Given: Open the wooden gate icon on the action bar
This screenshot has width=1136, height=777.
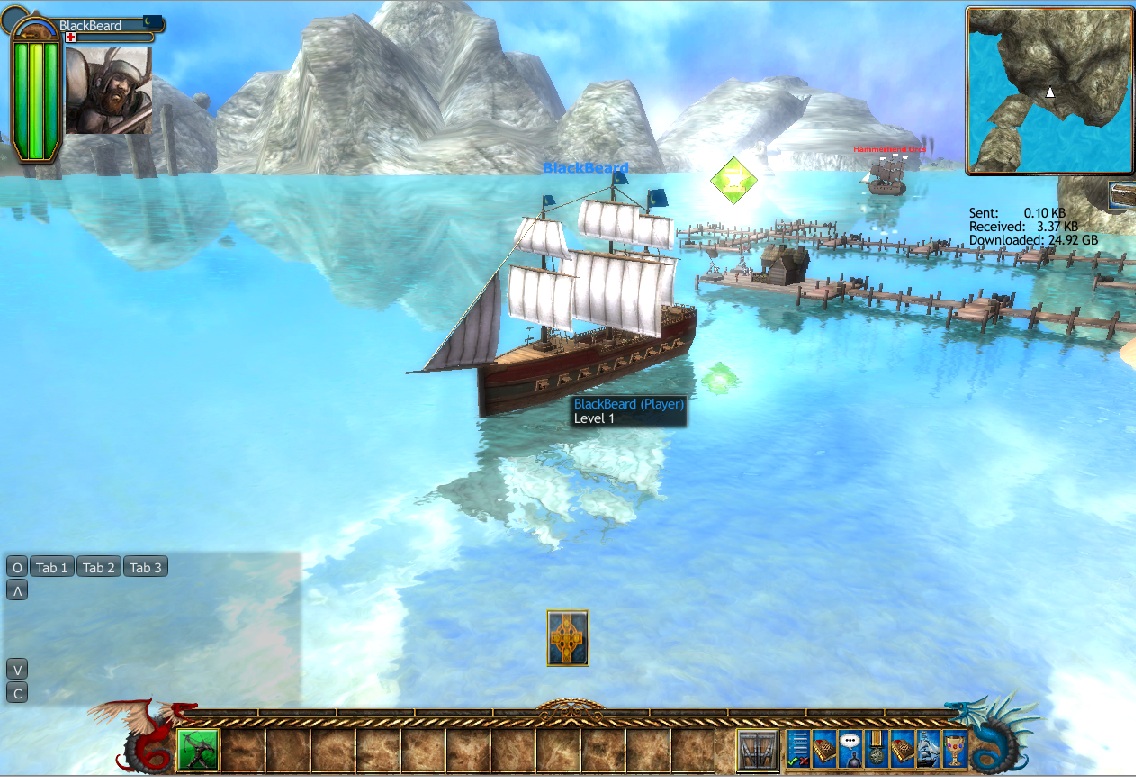Looking at the screenshot, I should click(757, 751).
